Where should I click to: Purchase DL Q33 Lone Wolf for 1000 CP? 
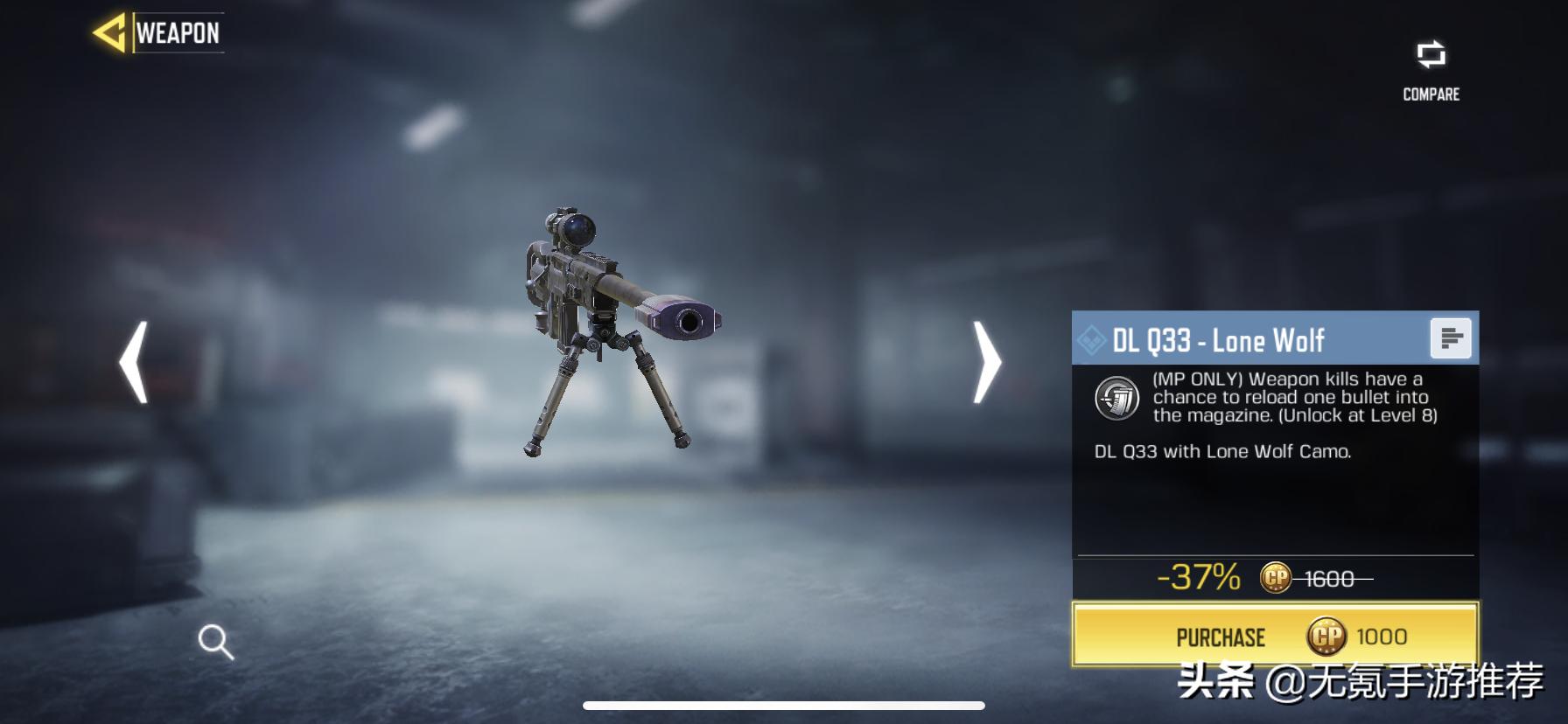pos(1275,636)
